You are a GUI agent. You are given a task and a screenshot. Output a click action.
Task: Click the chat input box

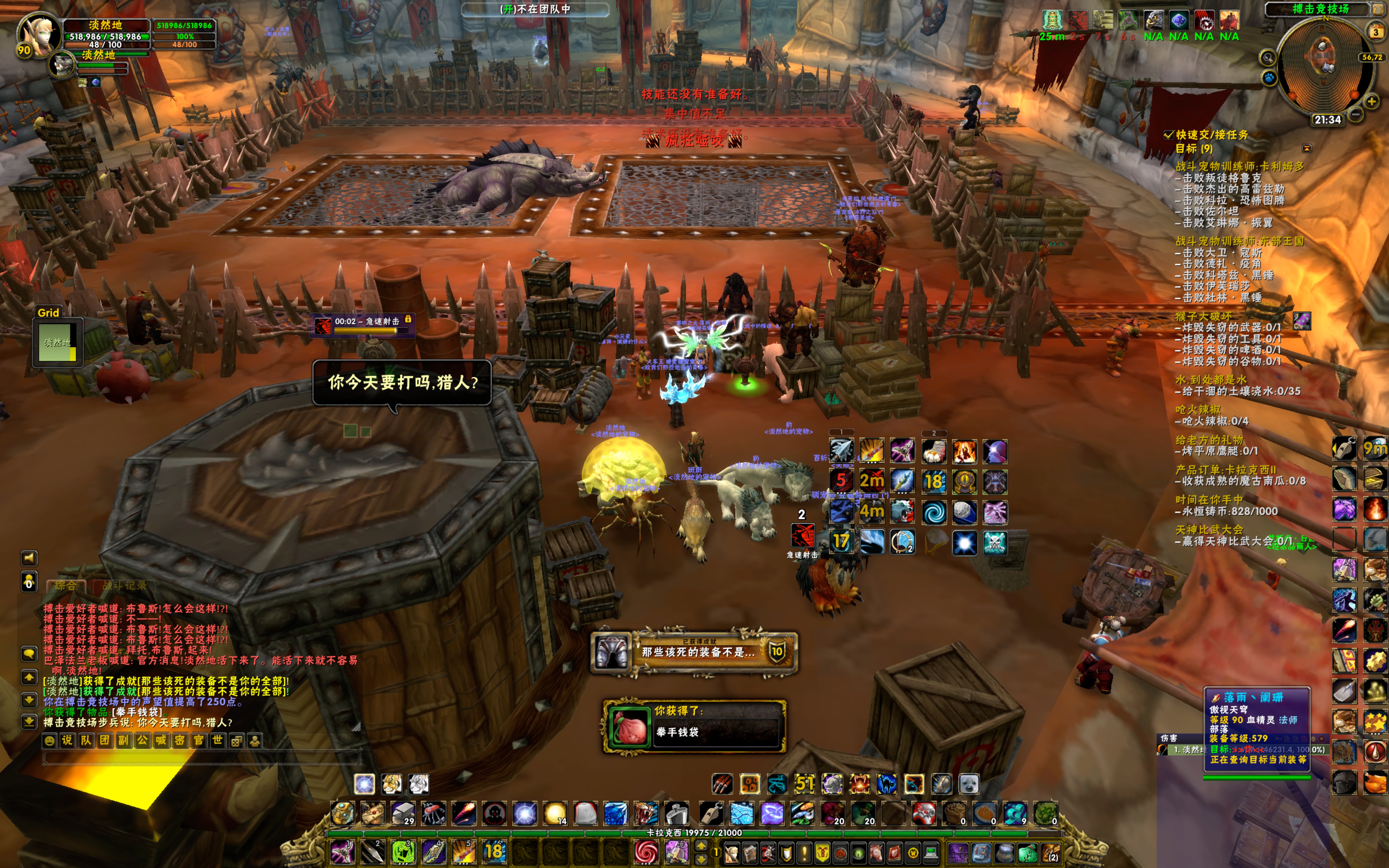(201, 758)
